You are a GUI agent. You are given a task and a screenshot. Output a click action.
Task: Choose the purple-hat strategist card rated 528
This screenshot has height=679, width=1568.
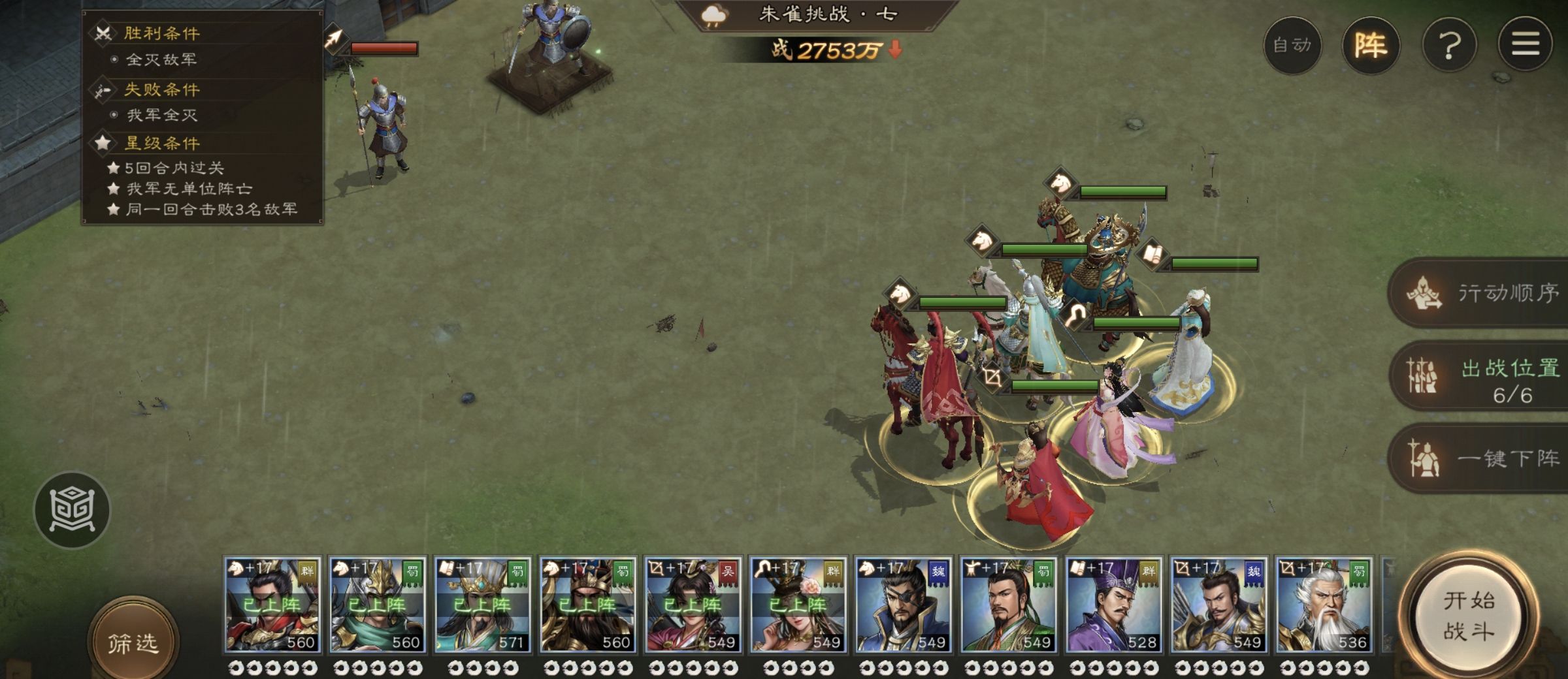tap(1113, 605)
